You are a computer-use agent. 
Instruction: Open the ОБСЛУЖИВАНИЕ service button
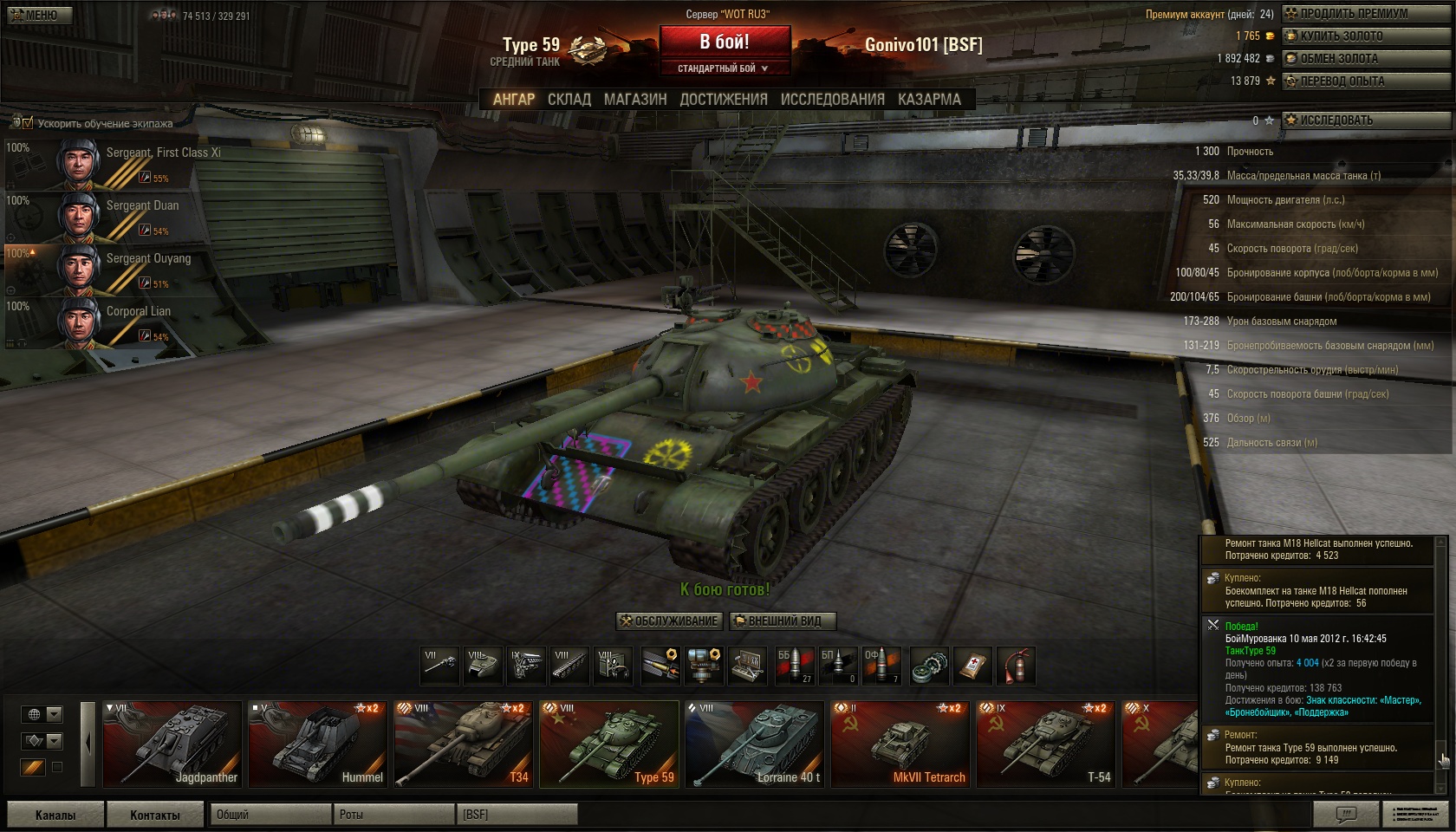coord(669,621)
